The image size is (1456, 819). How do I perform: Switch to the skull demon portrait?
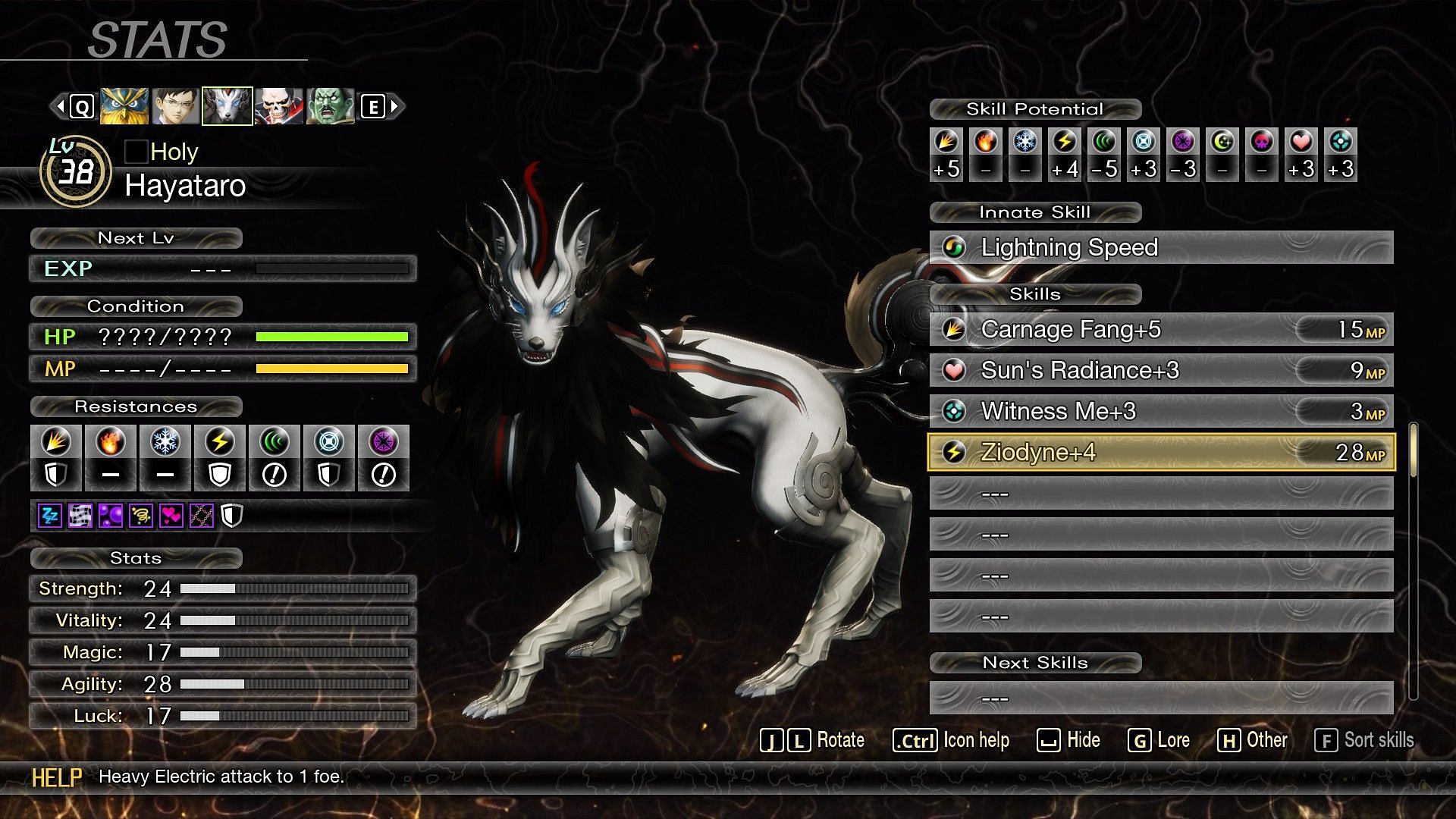tap(278, 106)
